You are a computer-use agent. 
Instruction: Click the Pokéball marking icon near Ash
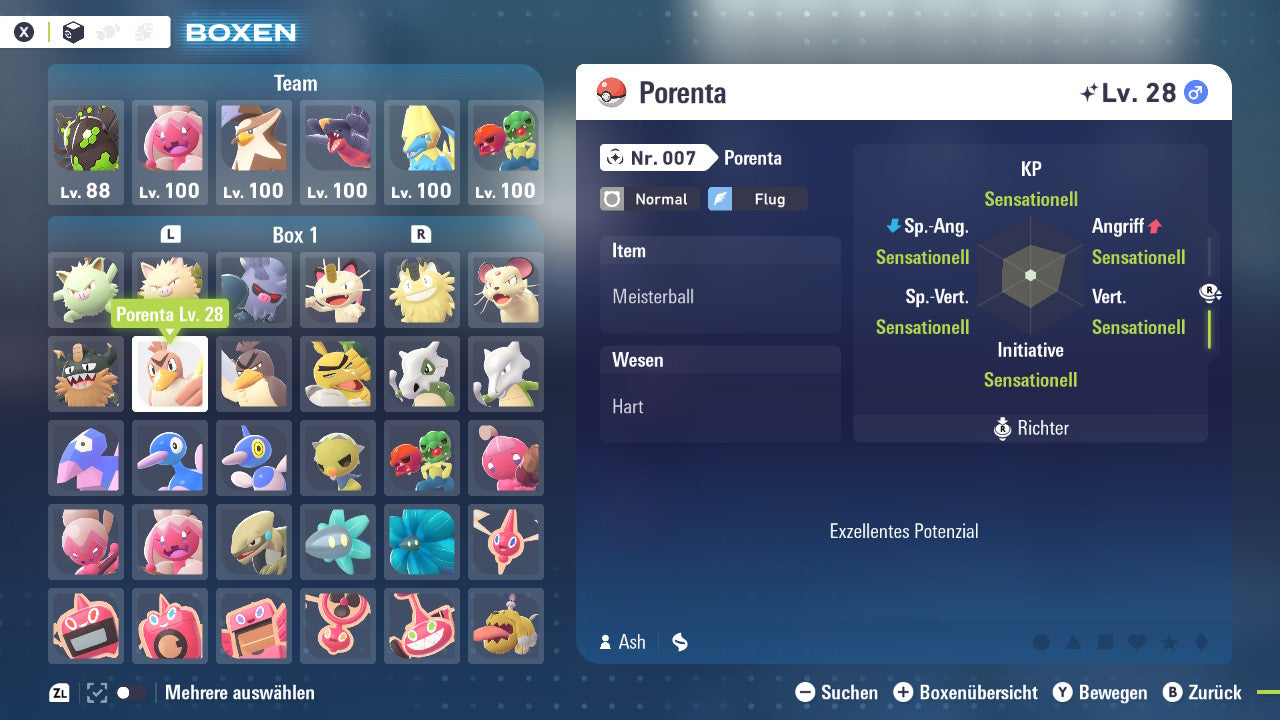pyautogui.click(x=679, y=642)
